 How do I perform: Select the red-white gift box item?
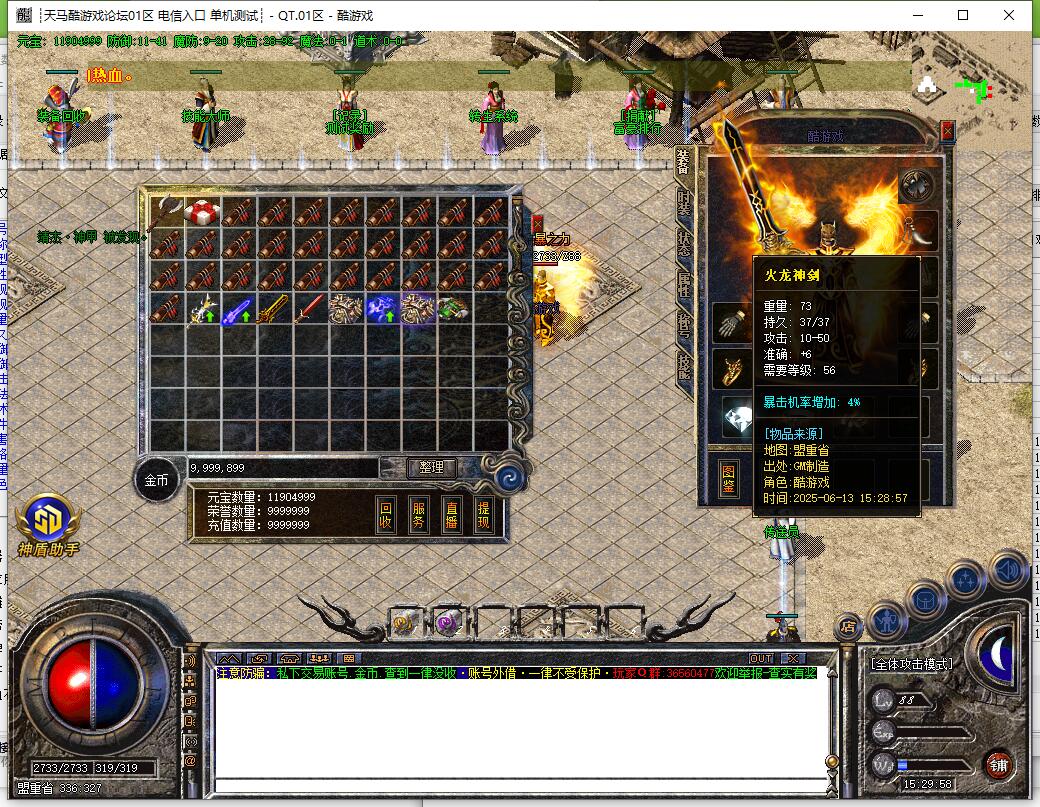(x=202, y=211)
